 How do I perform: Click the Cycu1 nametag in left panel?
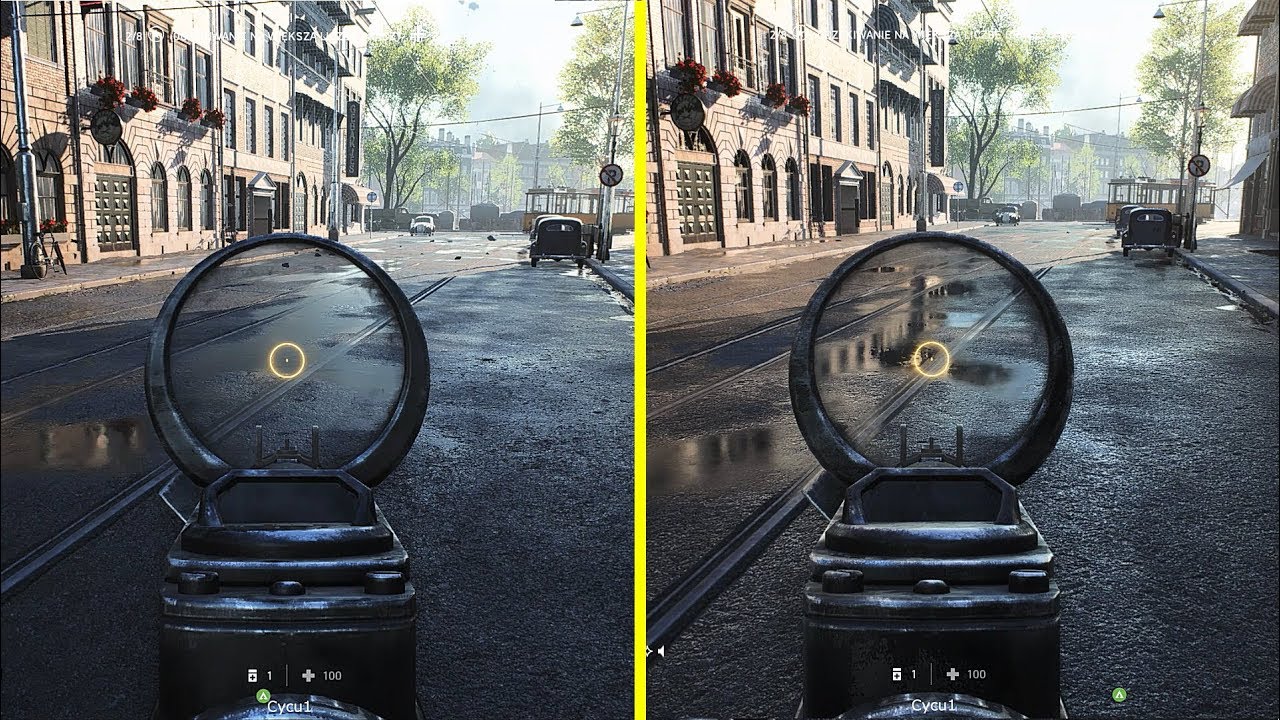coord(290,706)
